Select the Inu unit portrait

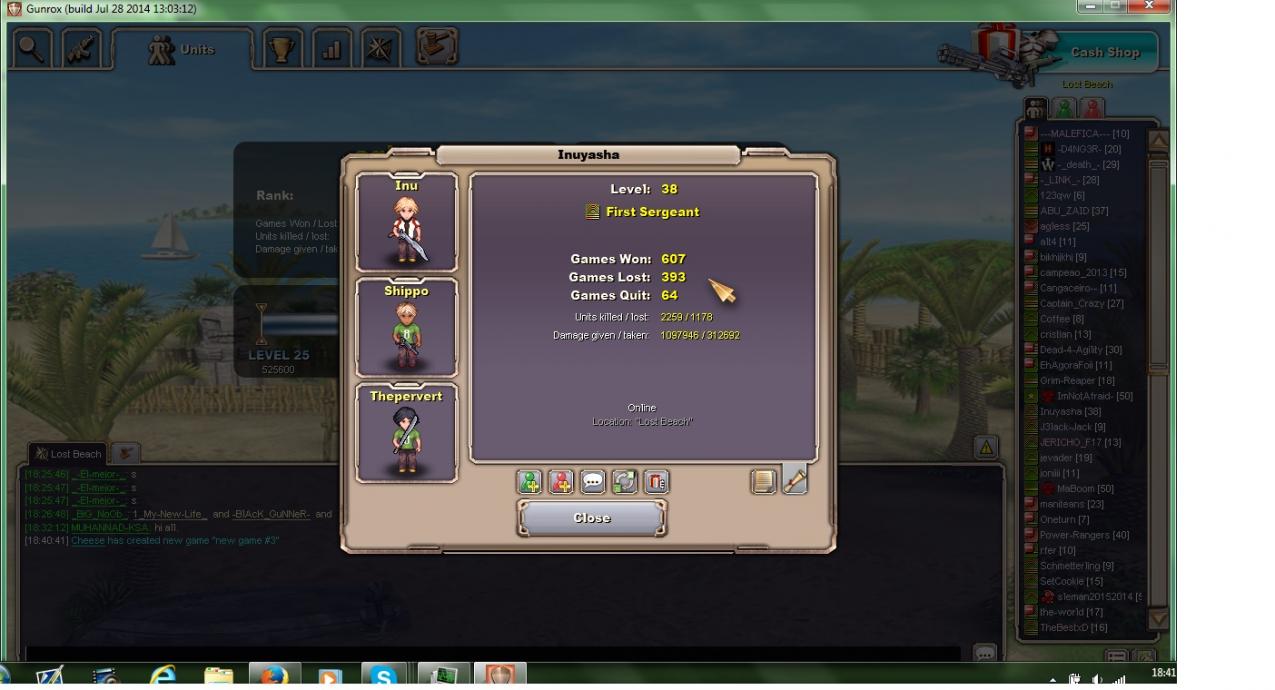[x=407, y=222]
